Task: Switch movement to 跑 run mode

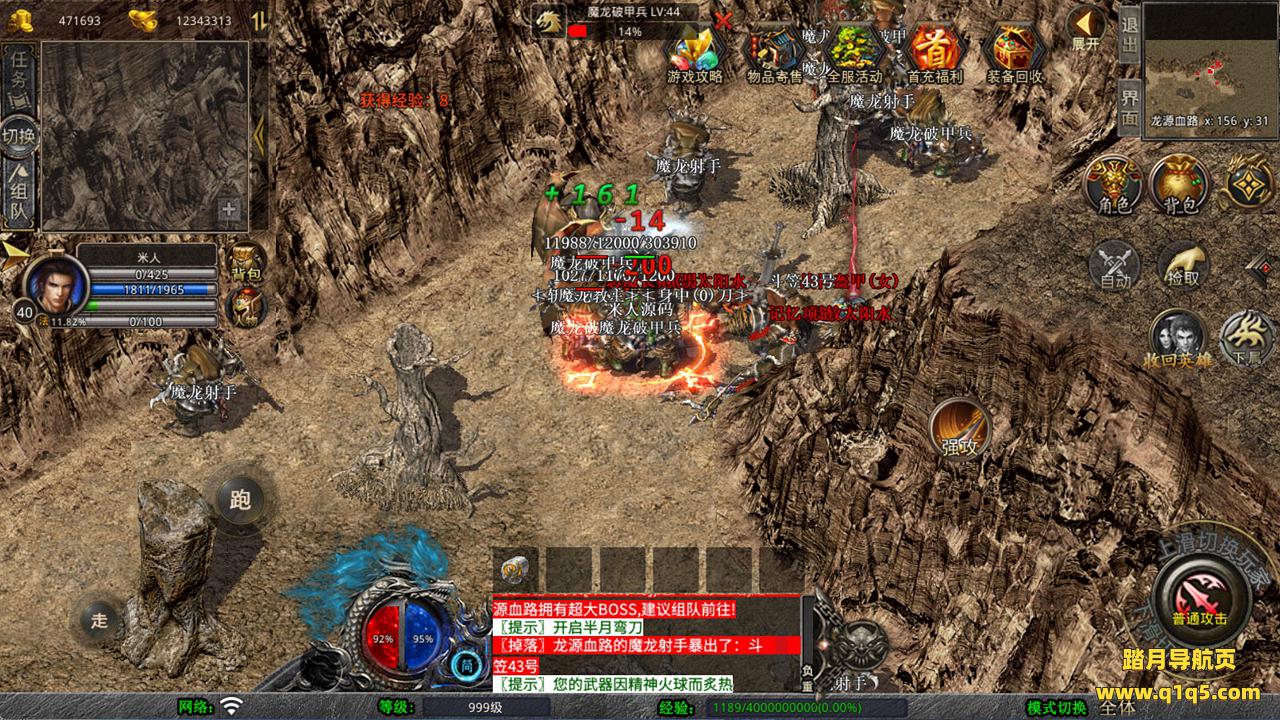Action: (x=240, y=500)
